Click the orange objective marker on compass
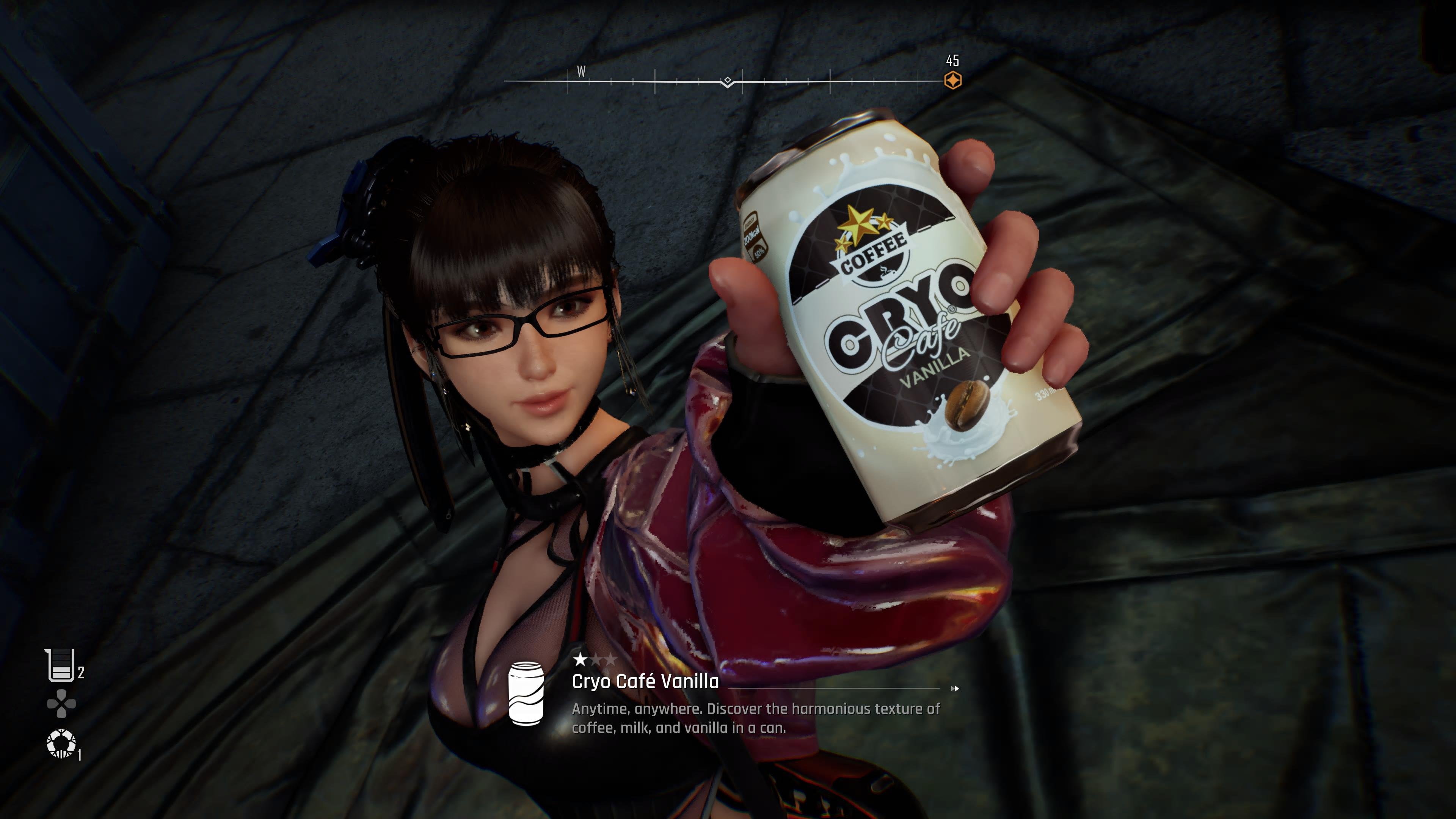The image size is (1456, 819). click(x=952, y=80)
